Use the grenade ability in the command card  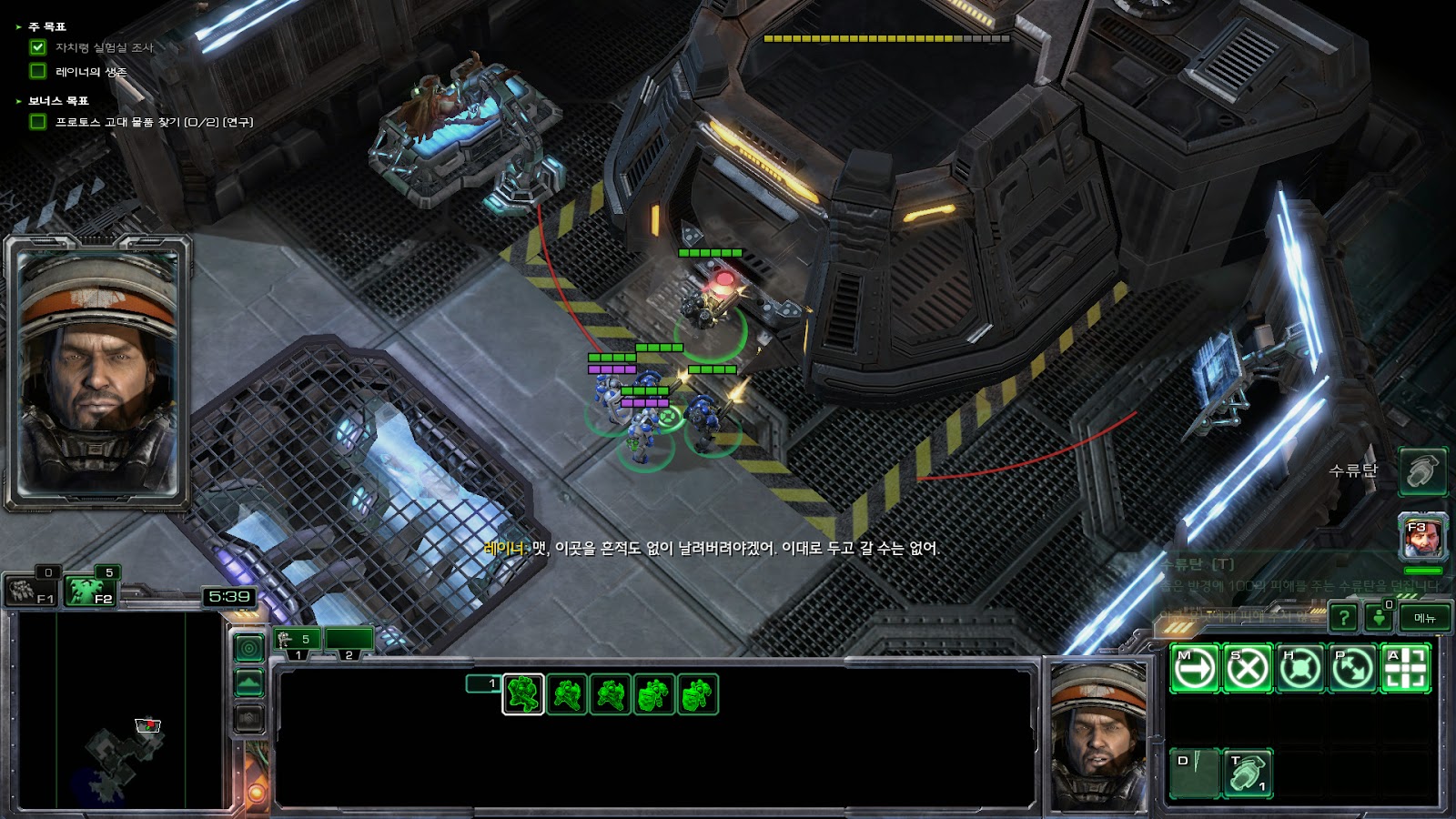[x=1247, y=773]
